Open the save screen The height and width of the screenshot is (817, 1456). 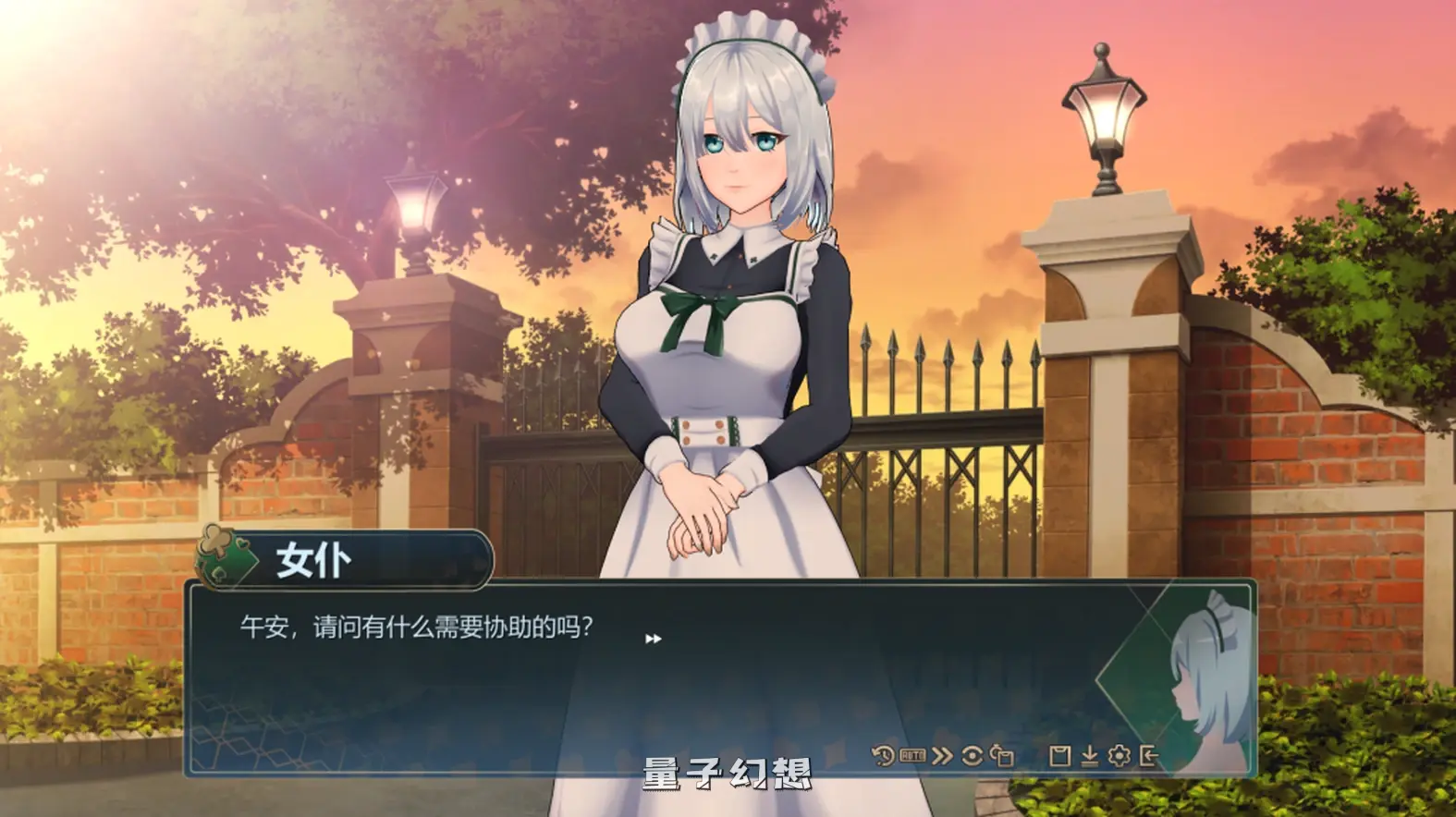(x=1061, y=755)
